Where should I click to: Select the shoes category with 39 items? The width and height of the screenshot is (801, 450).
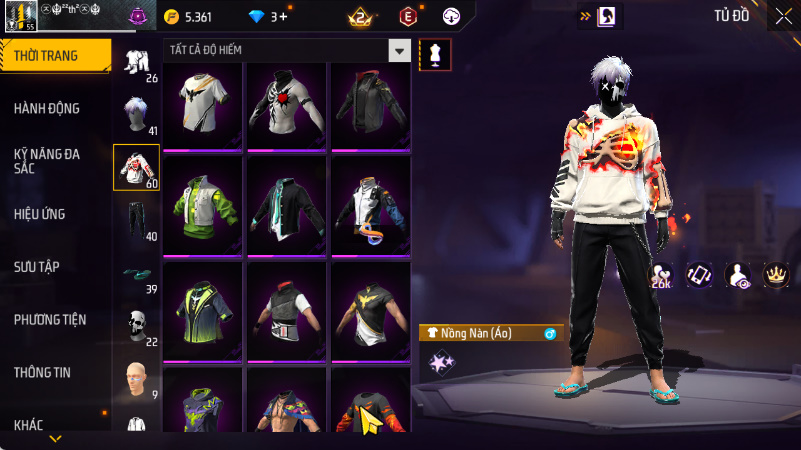pyautogui.click(x=135, y=272)
